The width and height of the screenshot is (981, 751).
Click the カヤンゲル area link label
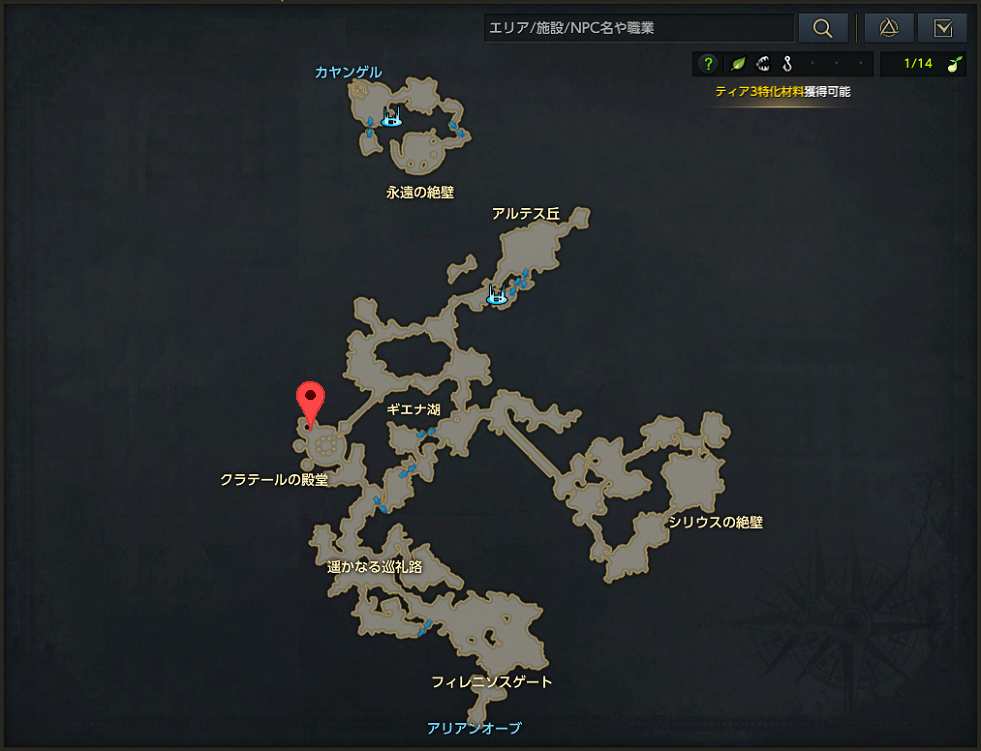coord(348,72)
